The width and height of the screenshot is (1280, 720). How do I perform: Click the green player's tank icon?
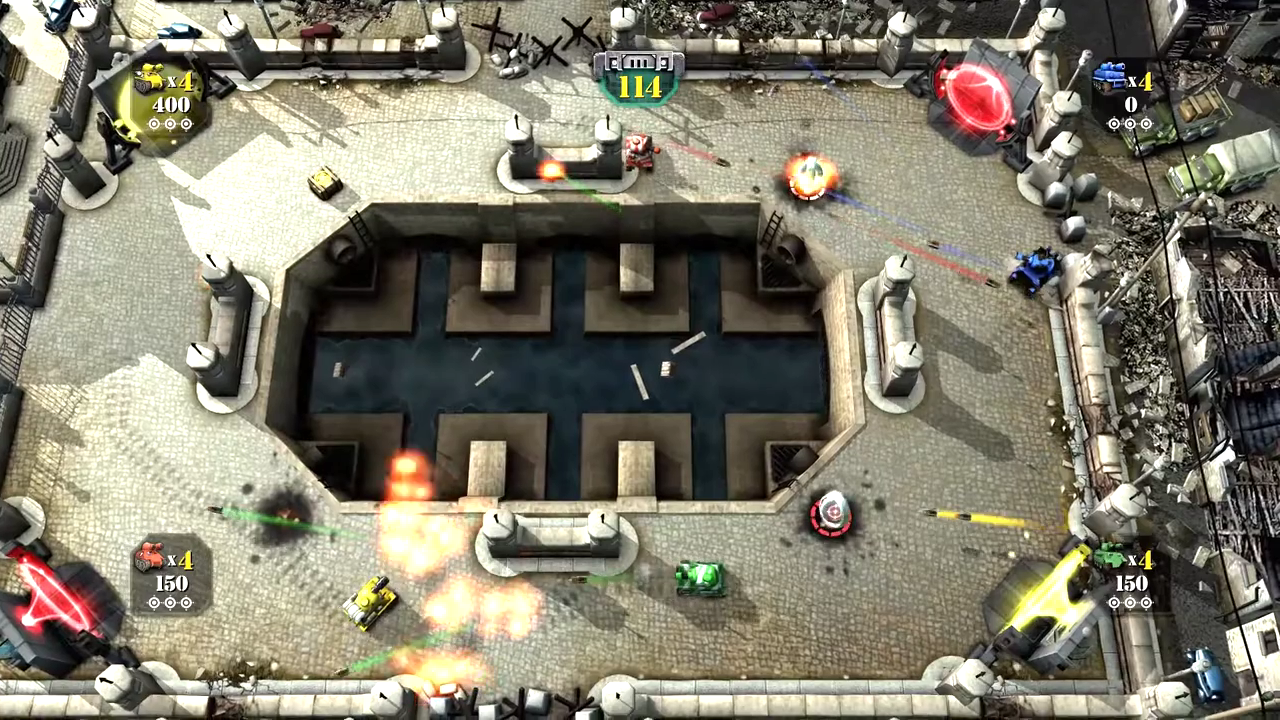click(1108, 556)
